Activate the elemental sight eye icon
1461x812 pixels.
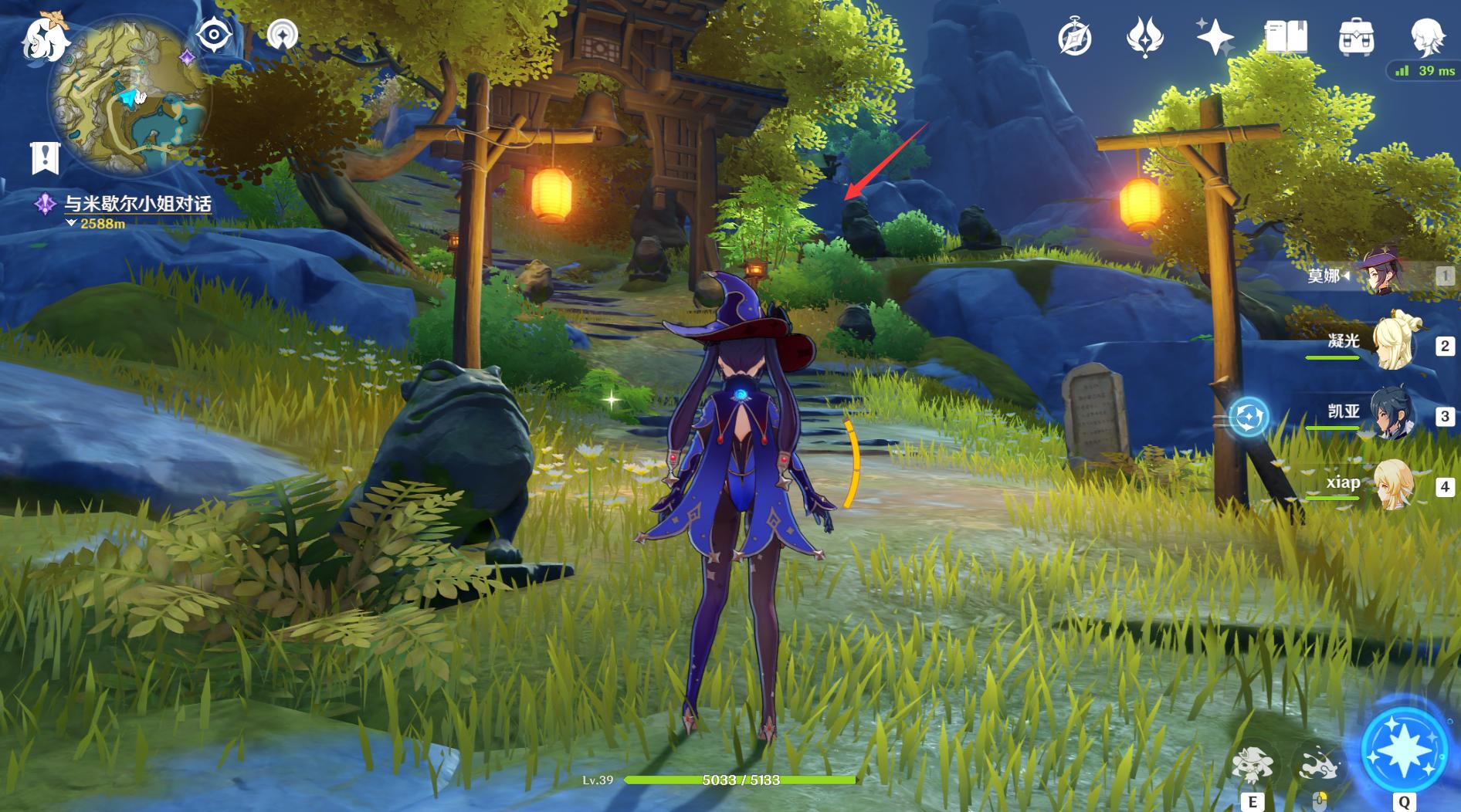point(214,35)
